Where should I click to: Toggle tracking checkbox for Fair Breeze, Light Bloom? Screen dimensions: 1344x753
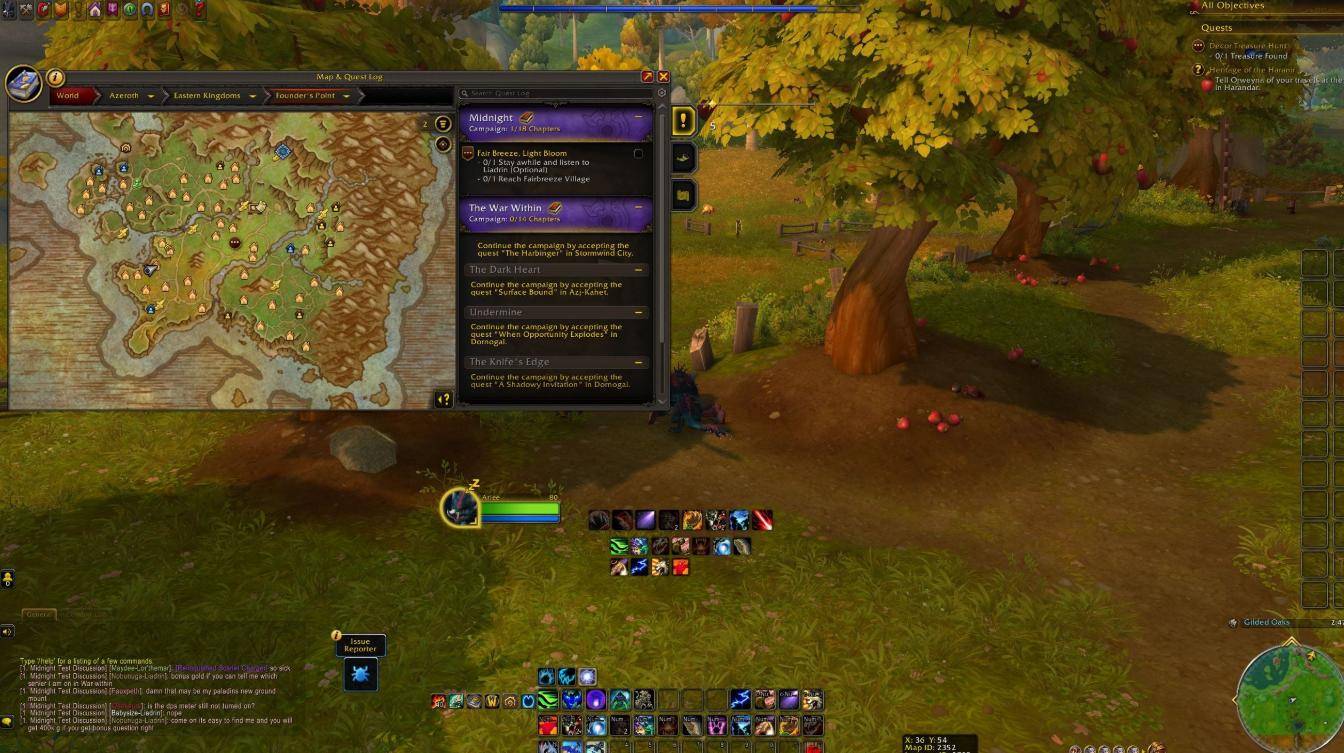tap(638, 154)
